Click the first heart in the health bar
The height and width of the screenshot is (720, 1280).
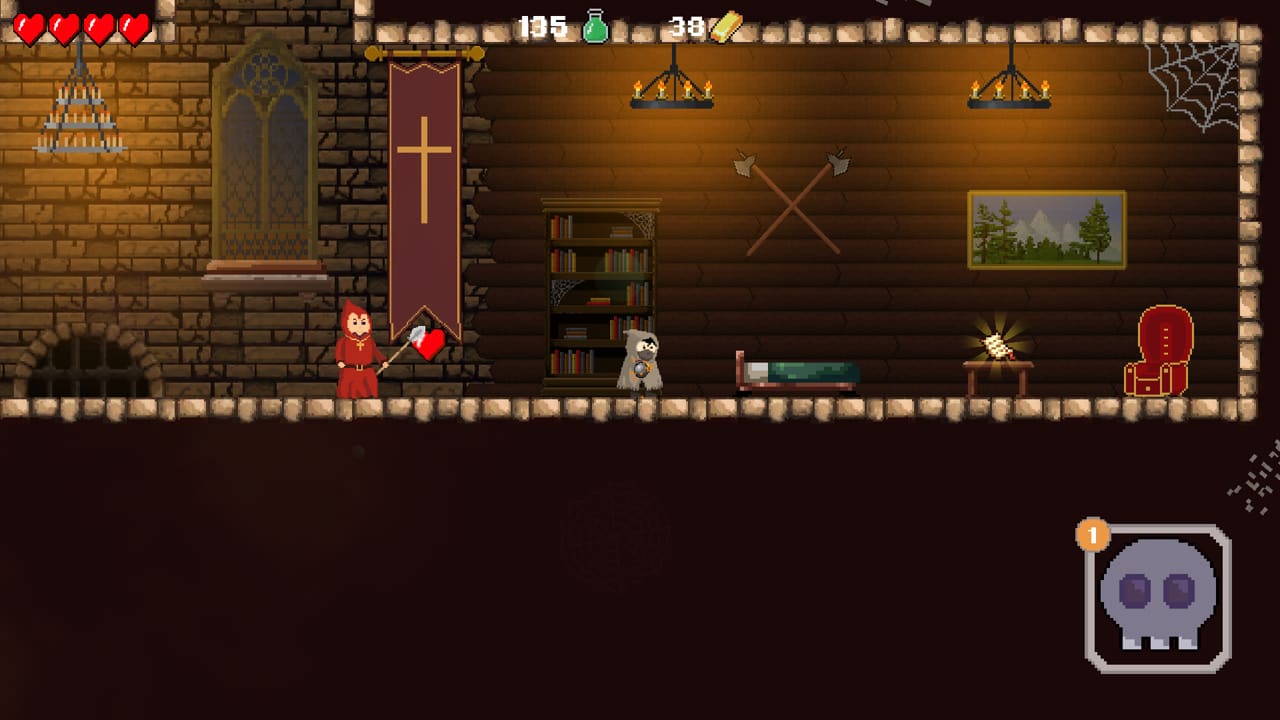click(30, 27)
